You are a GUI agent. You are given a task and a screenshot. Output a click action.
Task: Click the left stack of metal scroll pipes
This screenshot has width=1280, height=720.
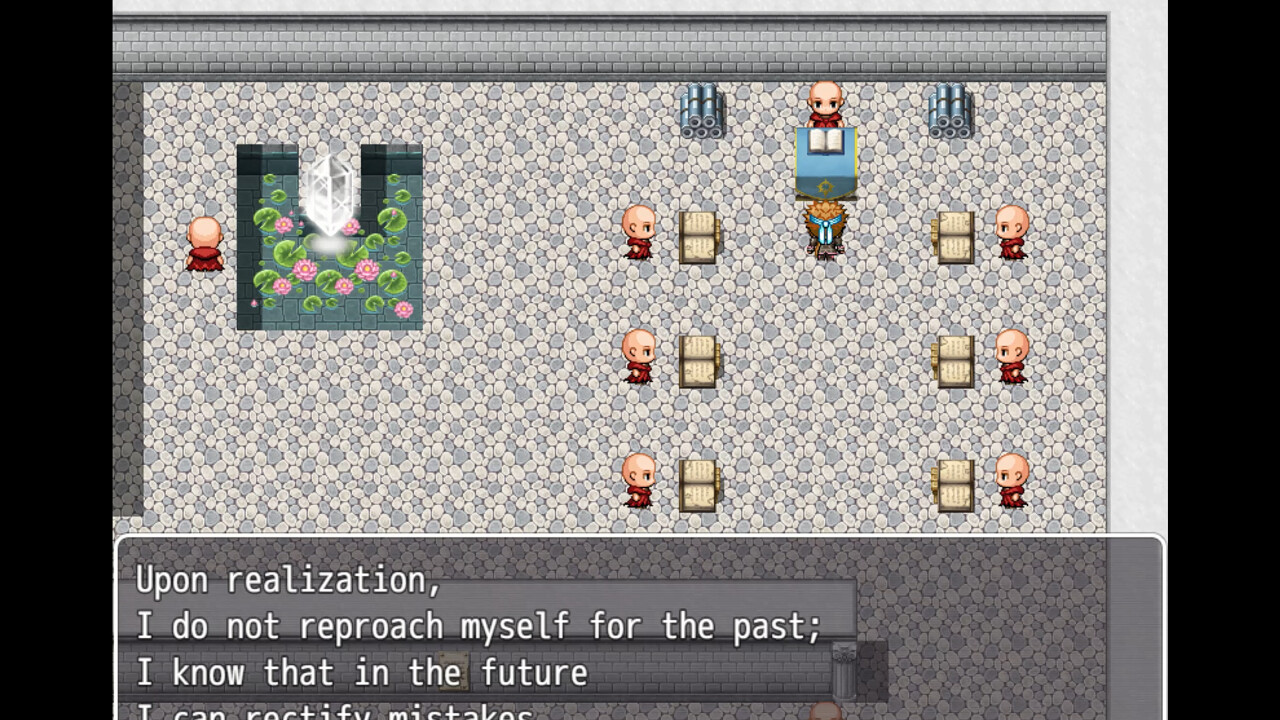pyautogui.click(x=702, y=110)
